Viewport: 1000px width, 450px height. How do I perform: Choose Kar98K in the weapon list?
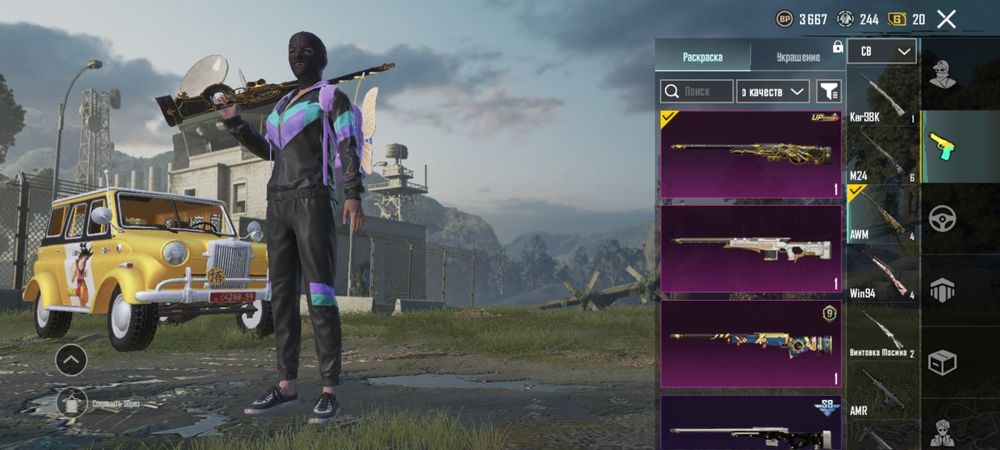[881, 100]
